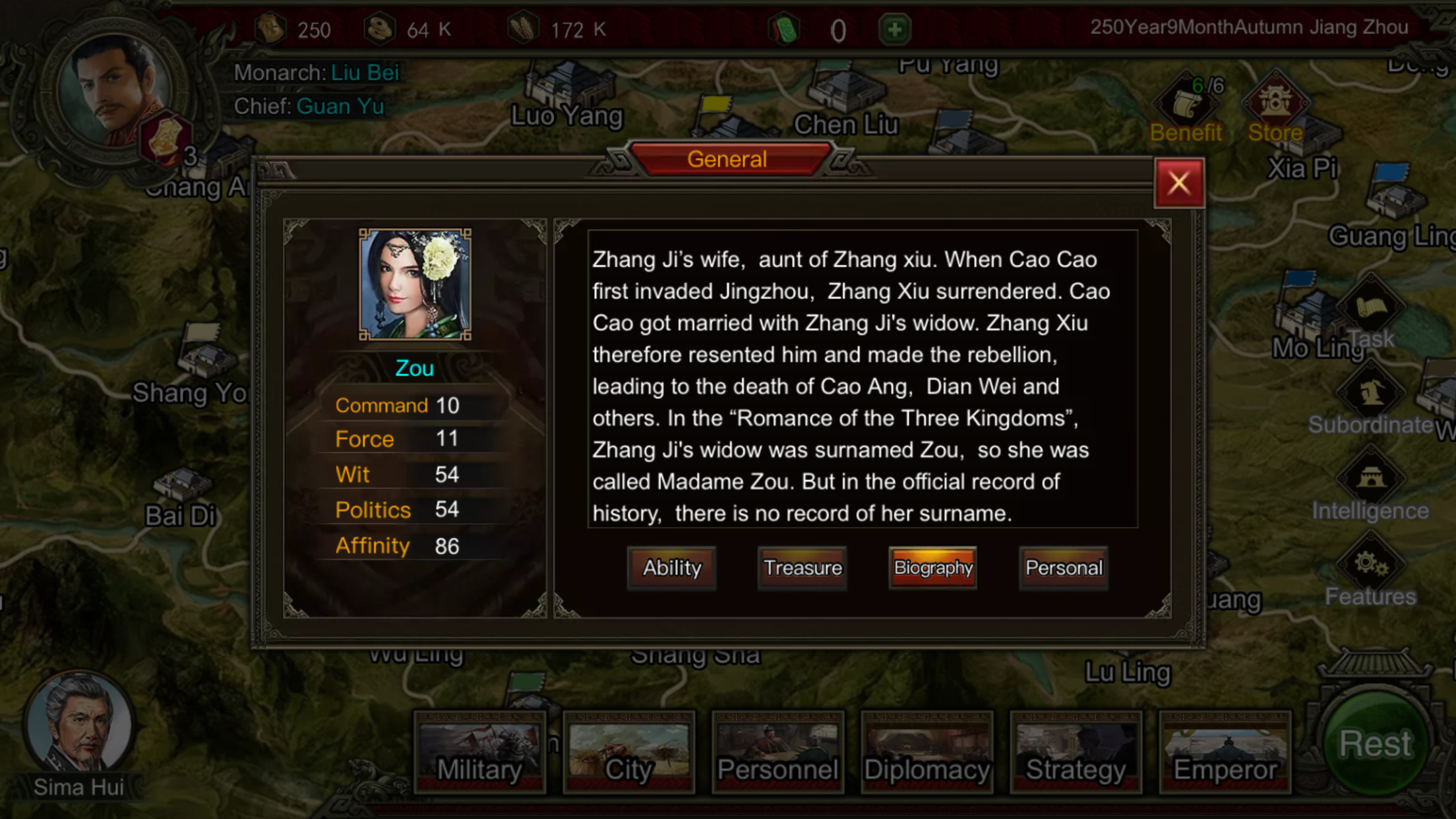Reselect the Biography tab
Viewport: 1456px width, 819px height.
pyautogui.click(x=932, y=568)
